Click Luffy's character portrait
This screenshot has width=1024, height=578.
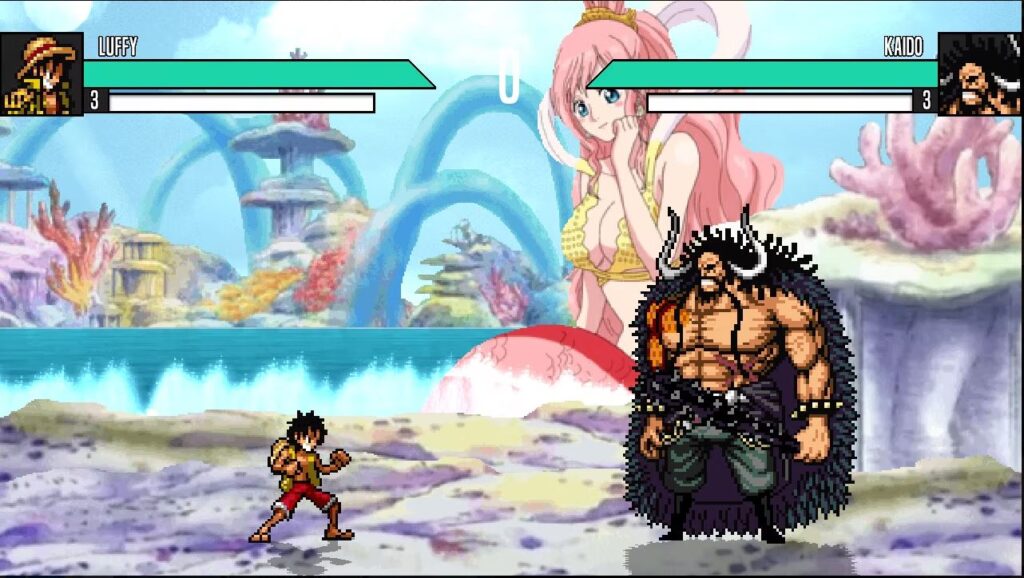(42, 74)
